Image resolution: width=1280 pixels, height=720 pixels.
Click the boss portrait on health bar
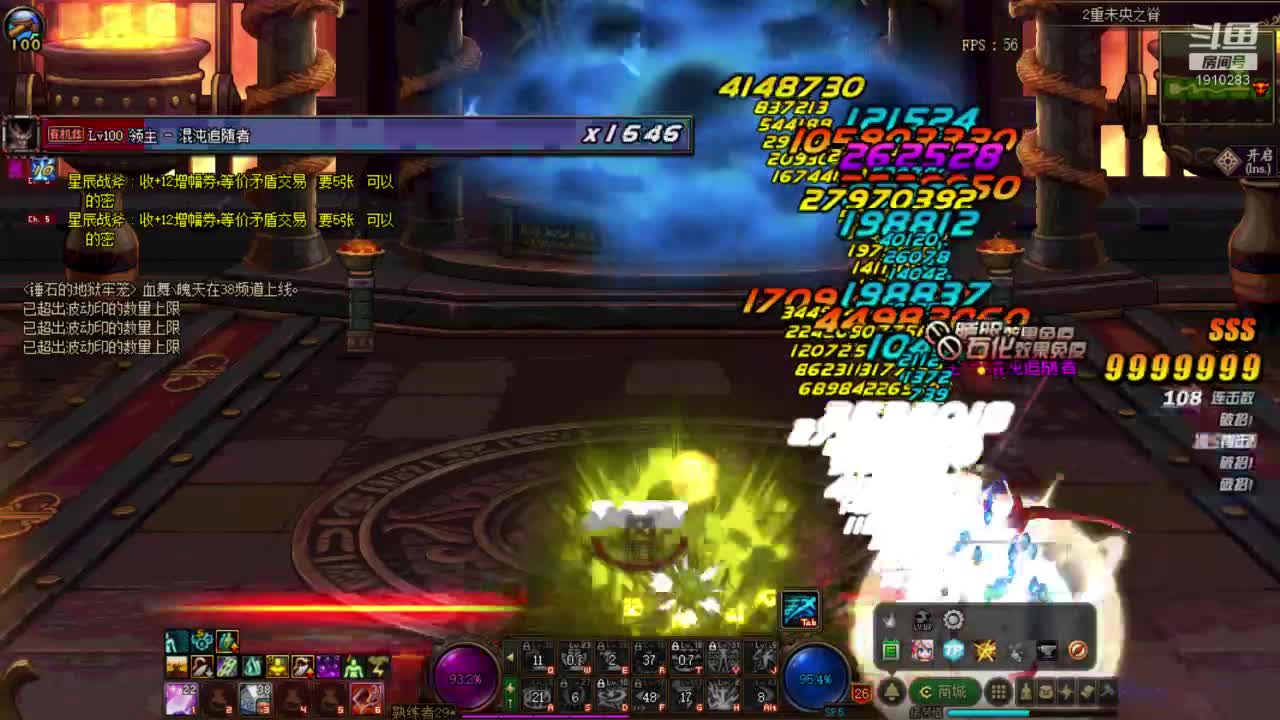(x=20, y=135)
